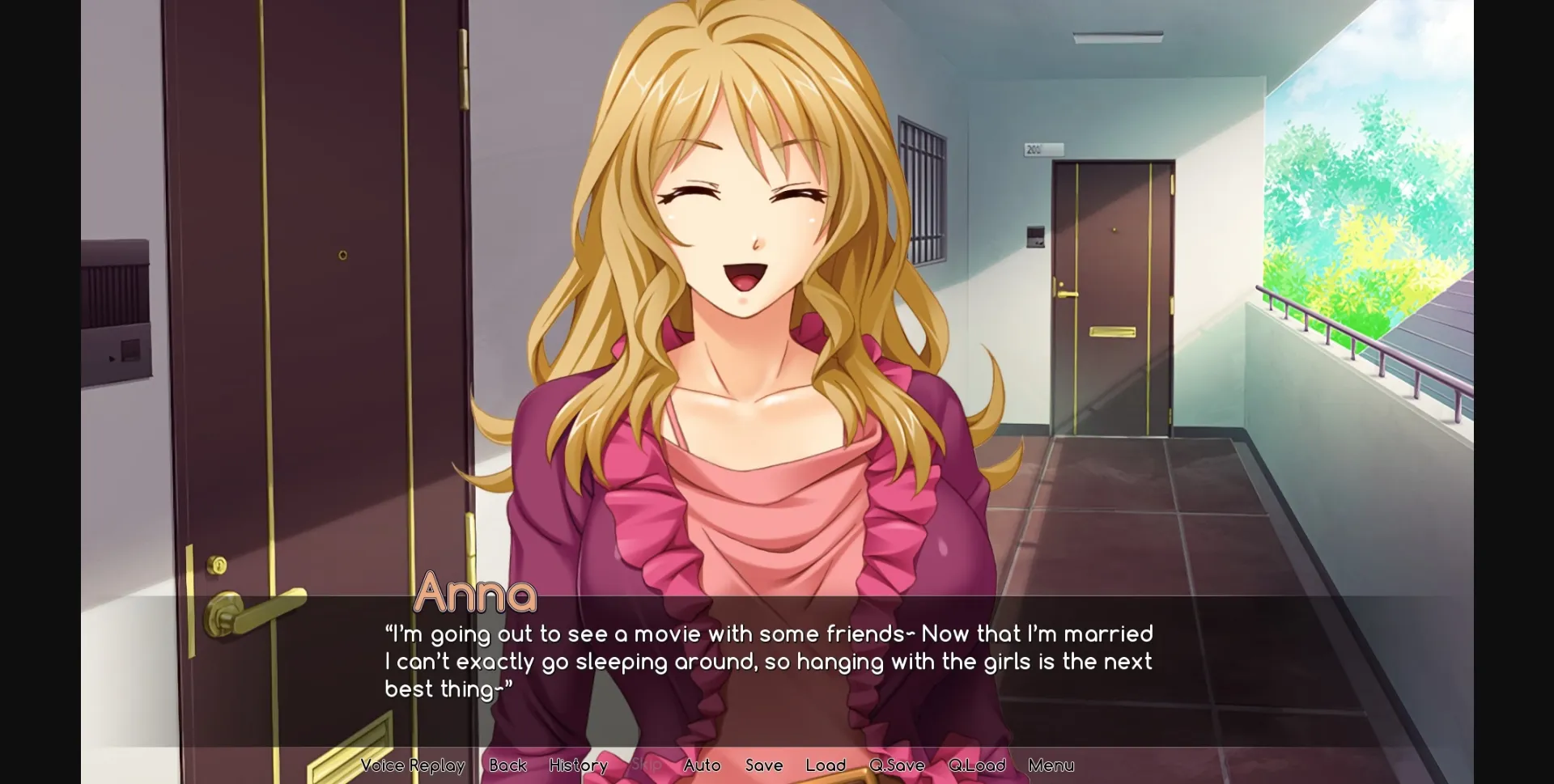Perform a Quick Save with Q.Save
1554x784 pixels.
tap(895, 765)
